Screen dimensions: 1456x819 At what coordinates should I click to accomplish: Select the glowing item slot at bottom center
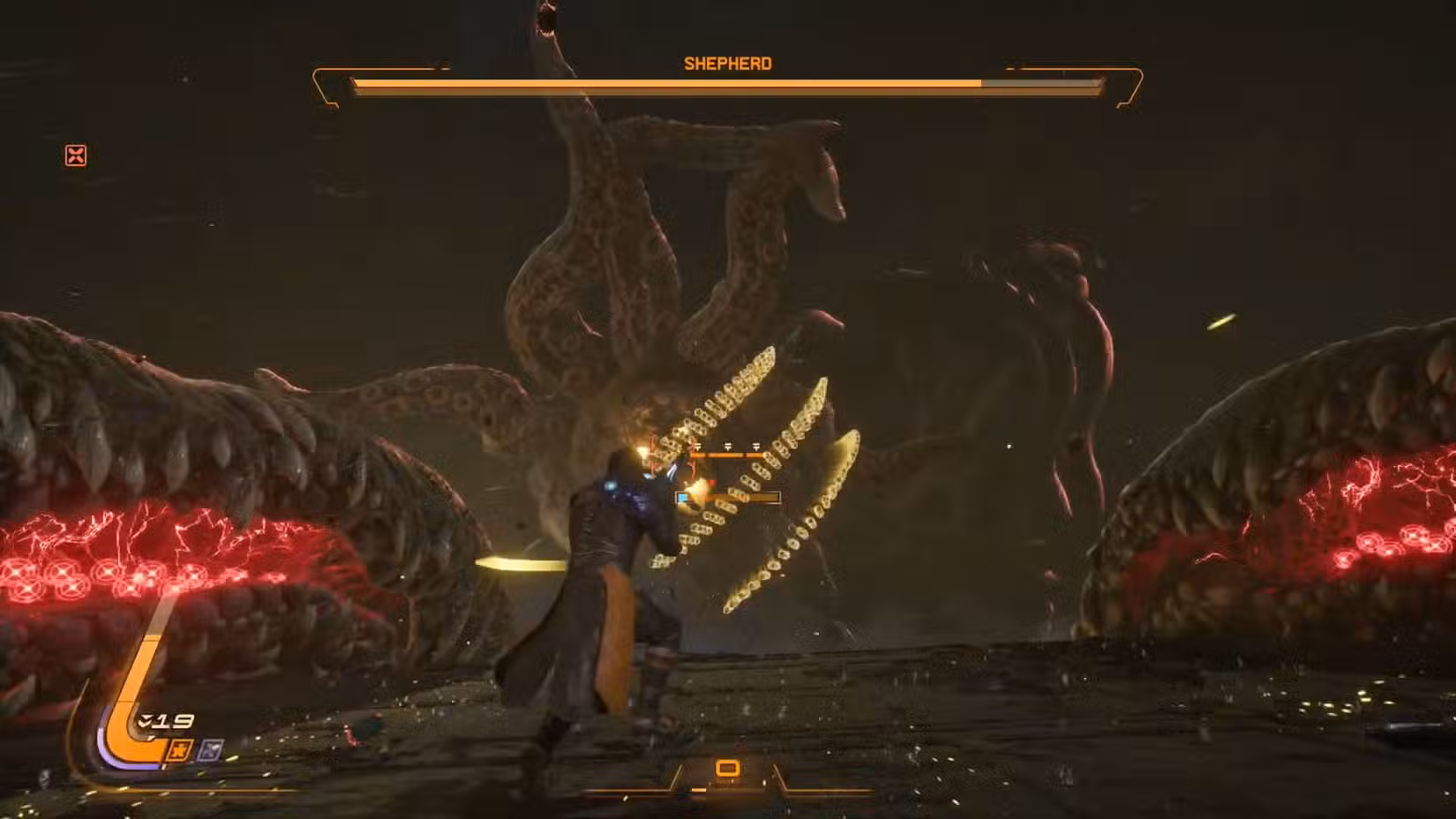[x=727, y=767]
